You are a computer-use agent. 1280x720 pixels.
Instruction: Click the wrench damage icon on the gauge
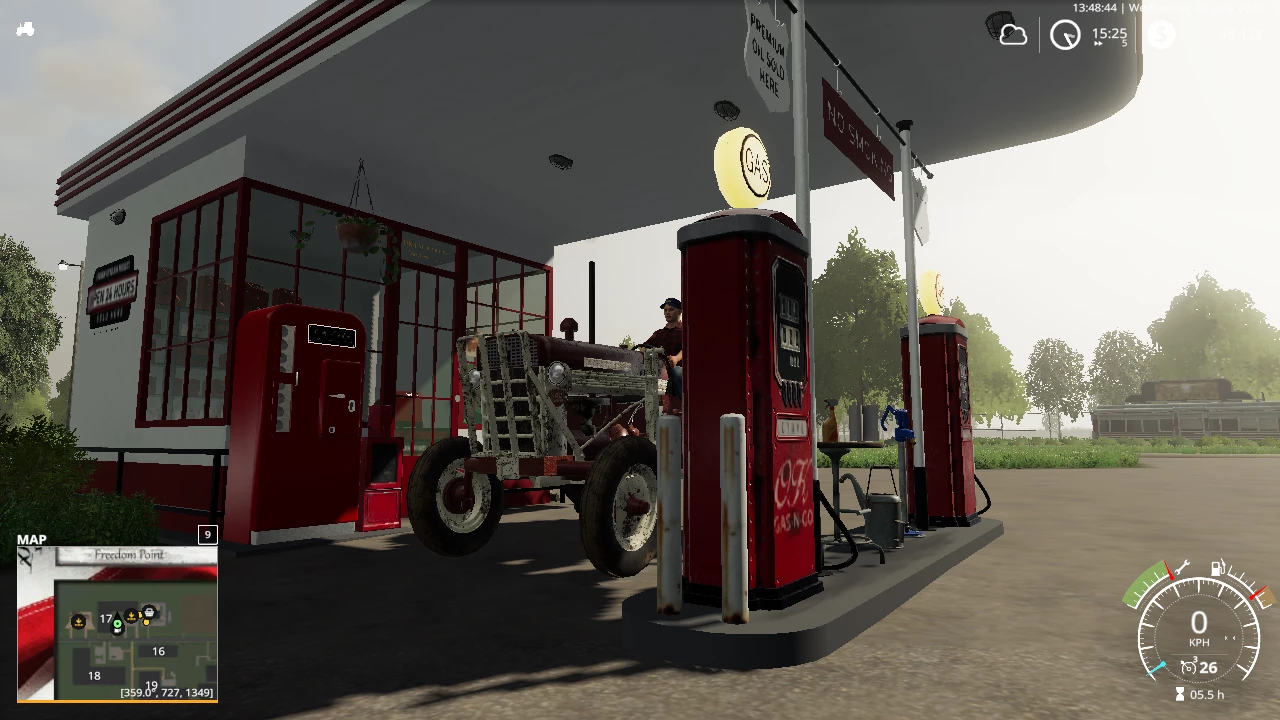[1181, 568]
